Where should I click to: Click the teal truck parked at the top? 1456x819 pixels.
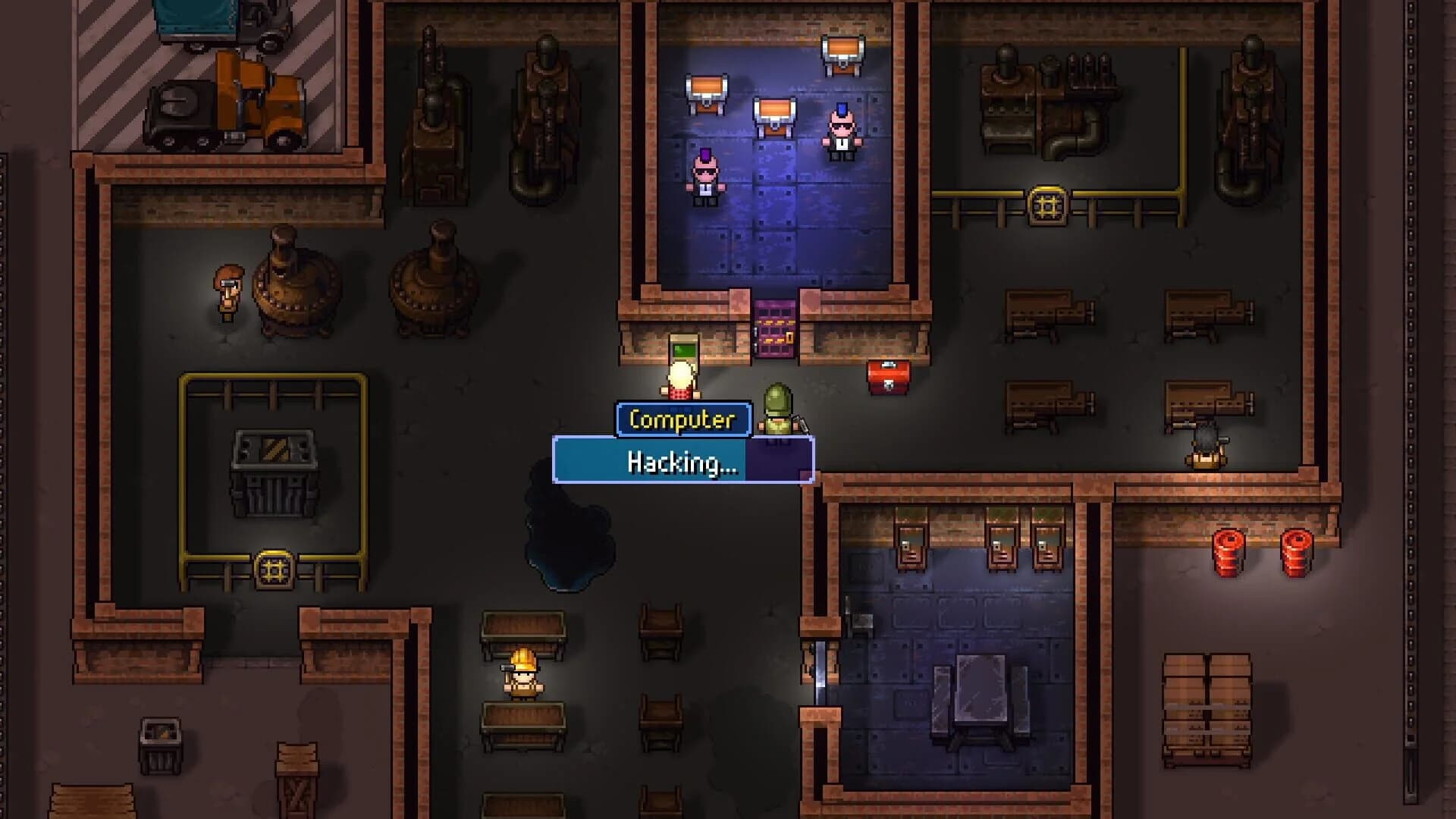pos(196,19)
